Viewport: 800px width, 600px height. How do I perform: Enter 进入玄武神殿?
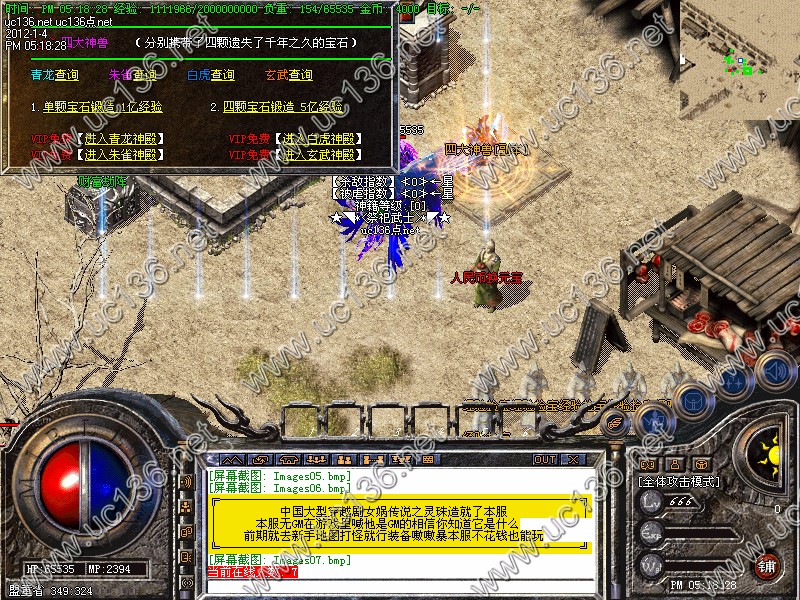click(x=319, y=155)
